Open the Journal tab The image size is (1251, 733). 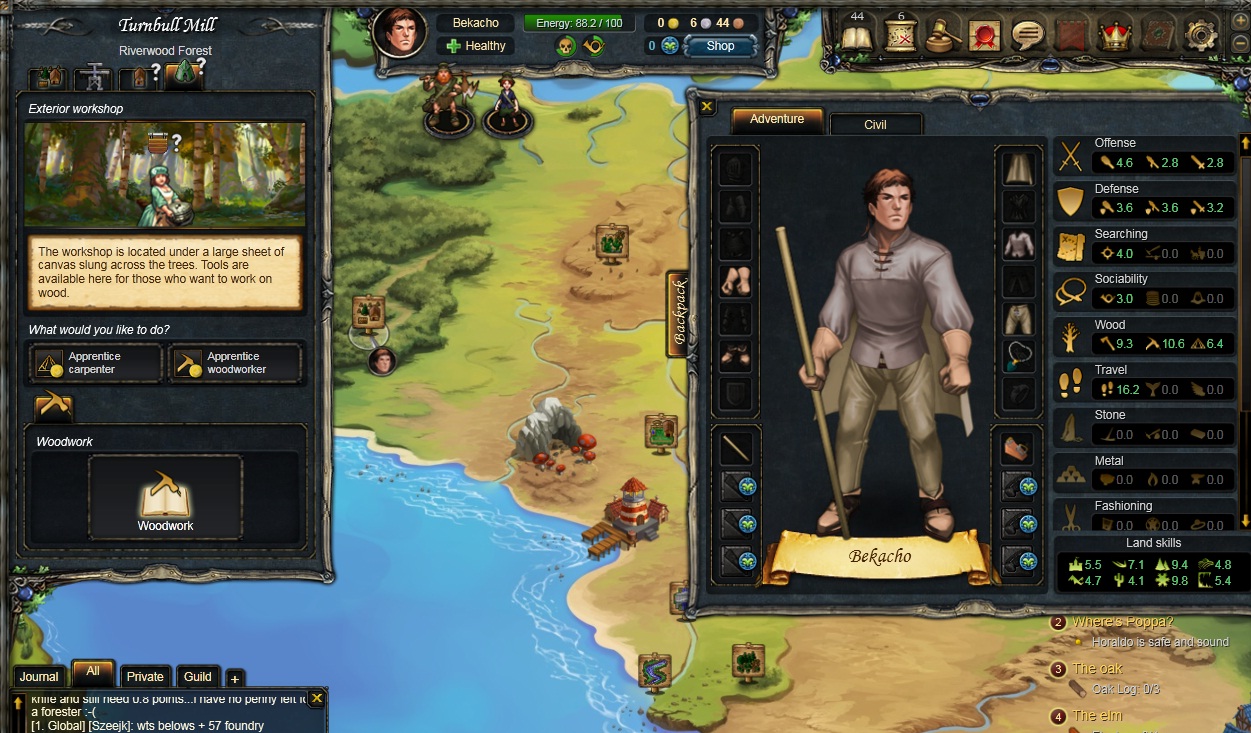[x=39, y=677]
